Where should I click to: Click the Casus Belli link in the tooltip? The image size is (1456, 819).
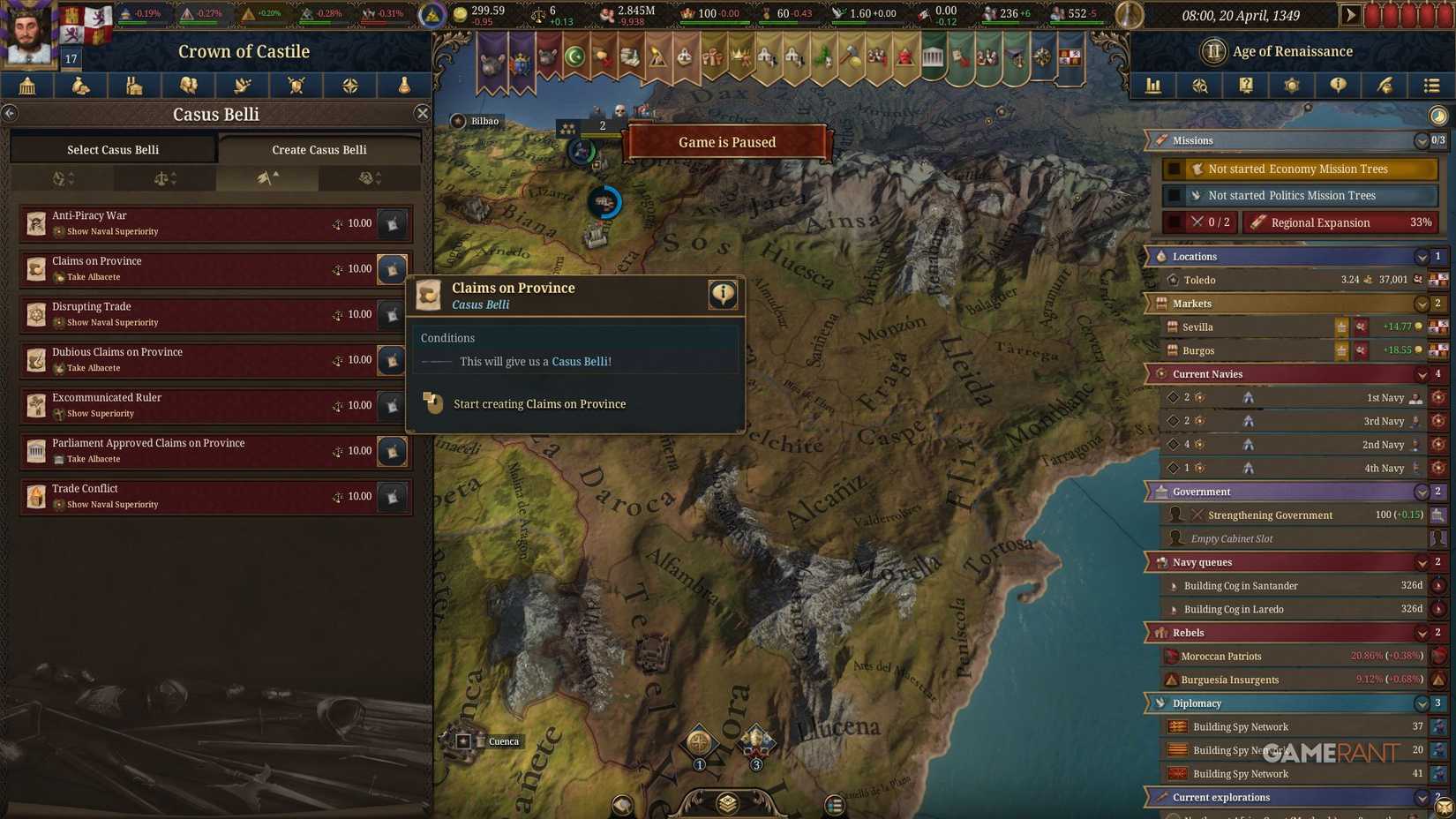(581, 361)
